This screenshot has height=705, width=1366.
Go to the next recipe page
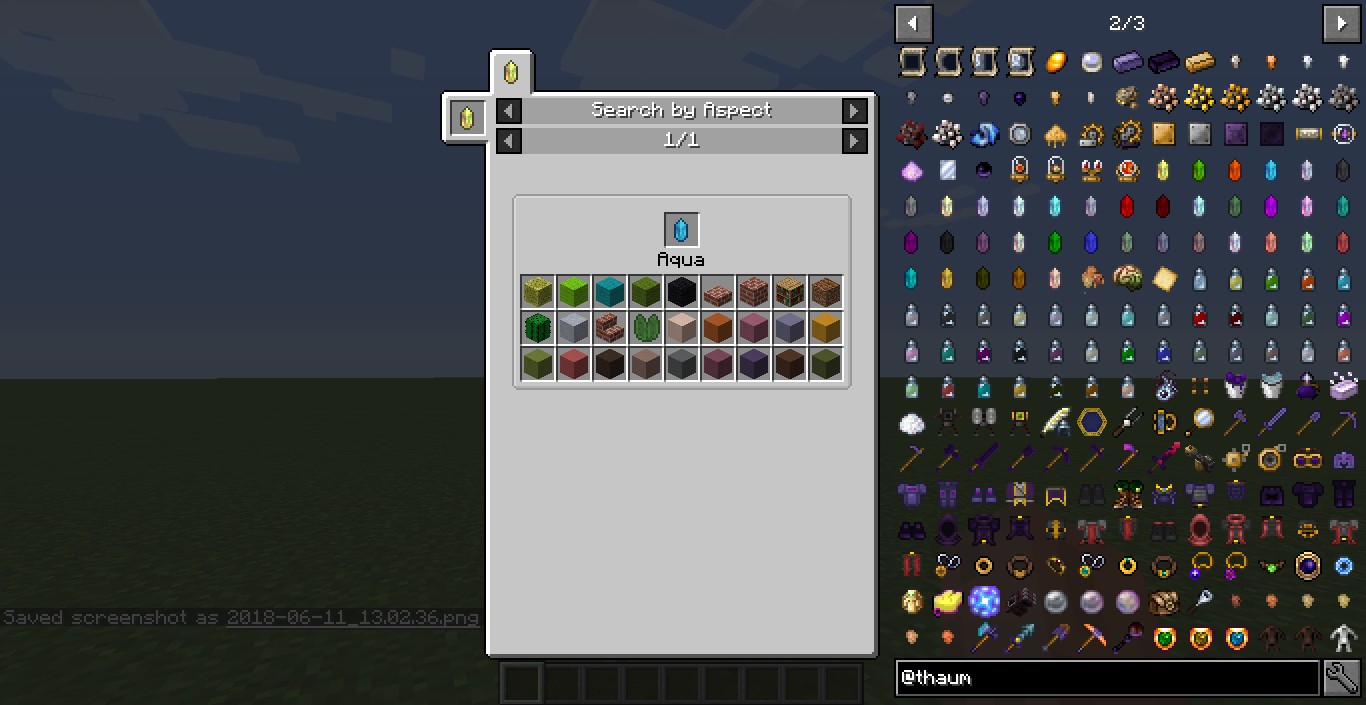[x=854, y=141]
